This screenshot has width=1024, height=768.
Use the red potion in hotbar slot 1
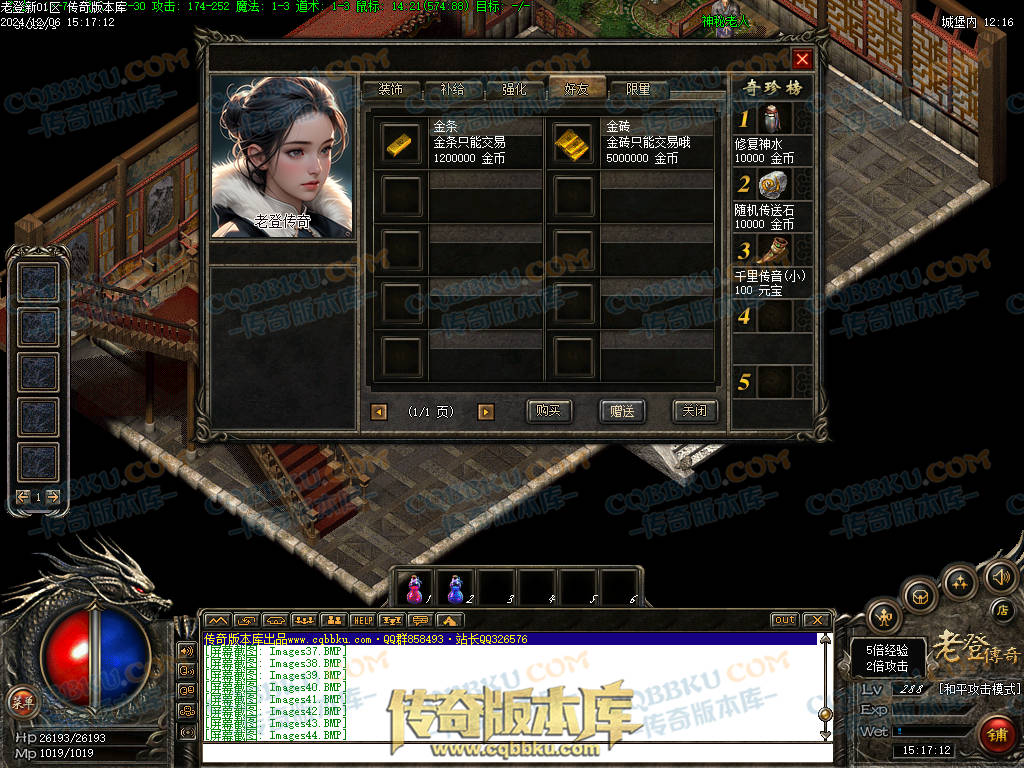pyautogui.click(x=415, y=588)
